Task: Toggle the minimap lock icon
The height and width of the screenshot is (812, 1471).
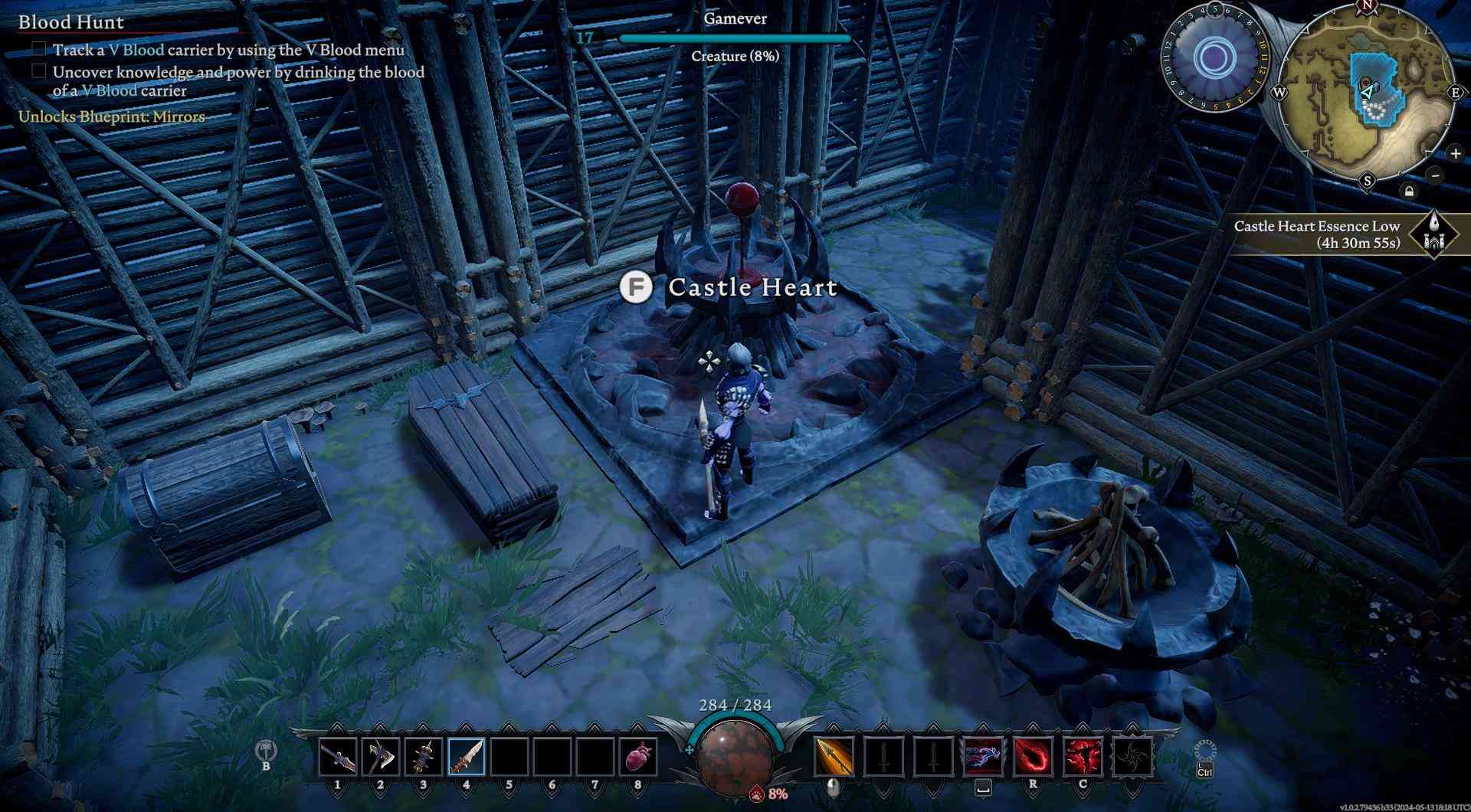Action: click(x=1410, y=190)
